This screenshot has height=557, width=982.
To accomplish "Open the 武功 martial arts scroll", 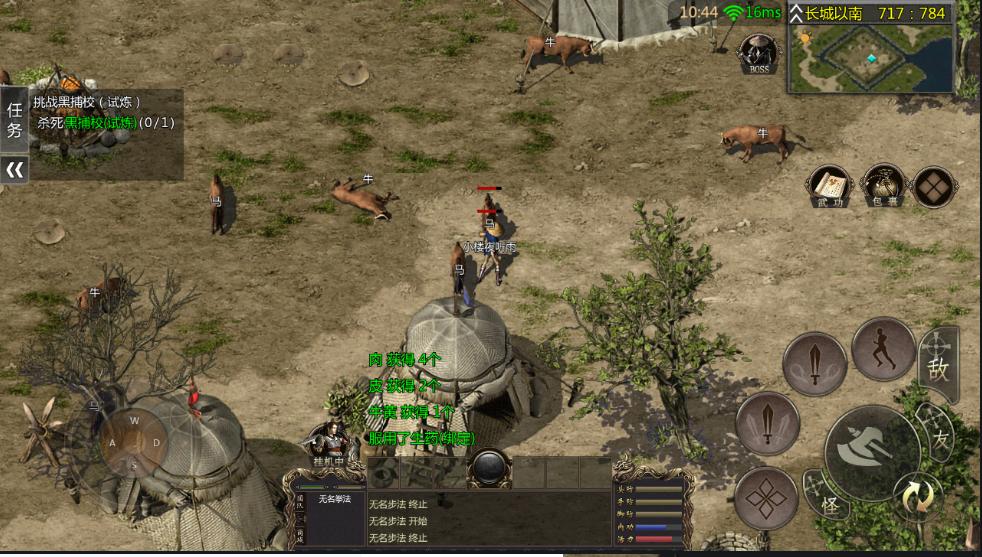I will tap(829, 185).
